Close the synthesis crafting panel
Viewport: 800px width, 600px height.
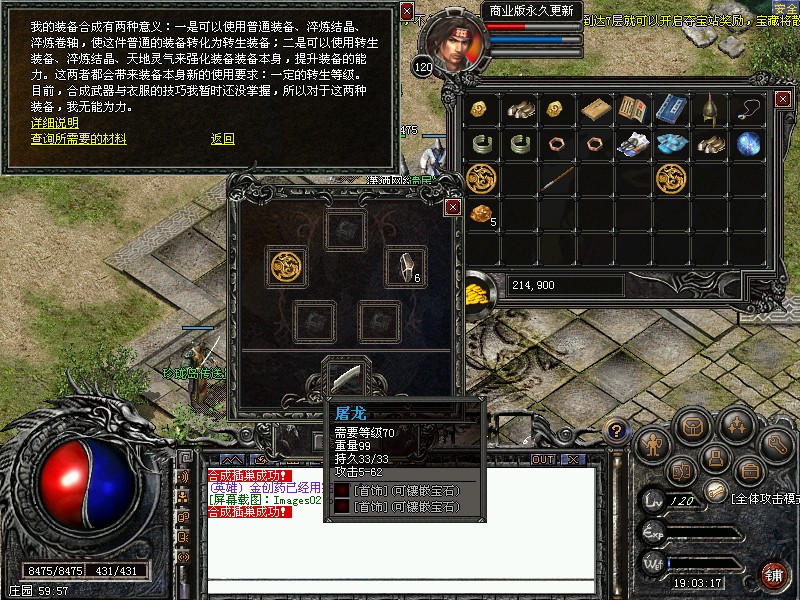(453, 207)
